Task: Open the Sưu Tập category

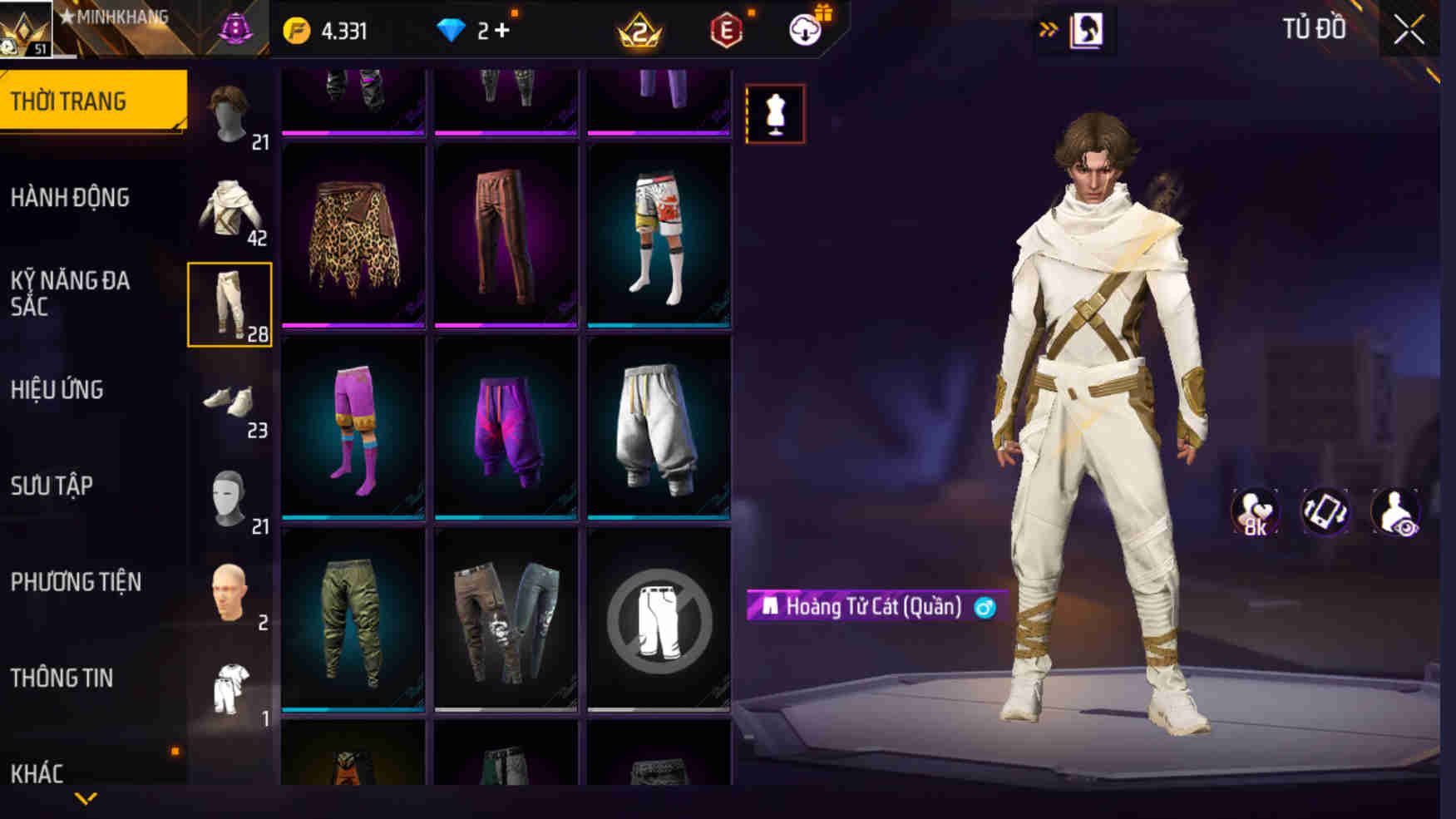Action: point(52,486)
